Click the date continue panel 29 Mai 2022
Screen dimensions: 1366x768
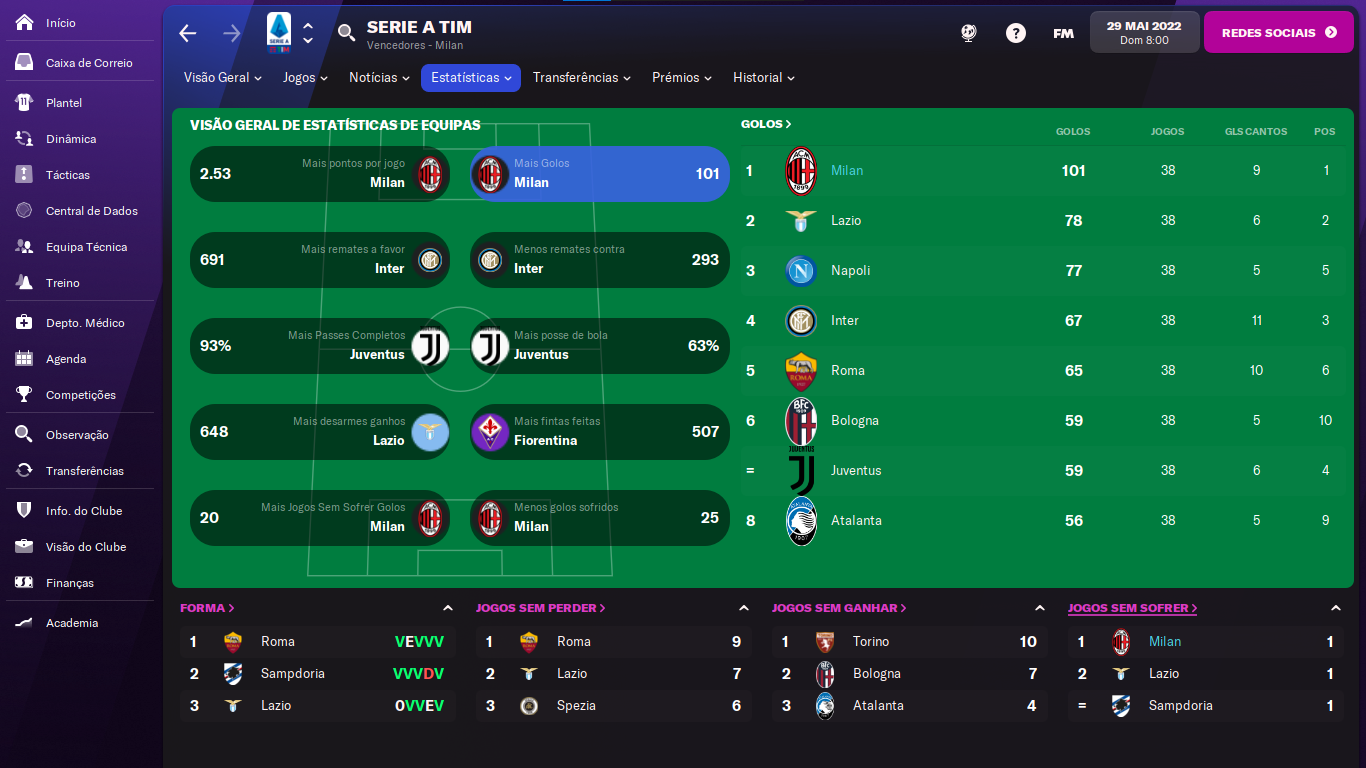[x=1144, y=33]
